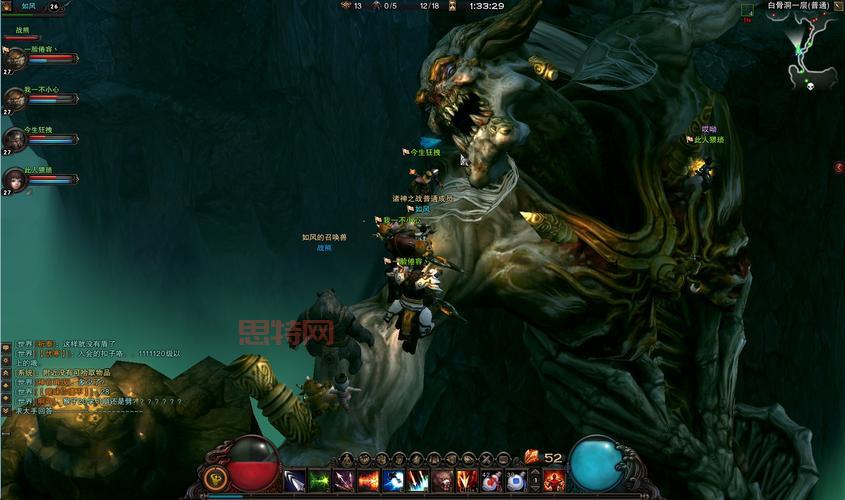Activate the blue leaping figure skill
Image resolution: width=845 pixels, height=500 pixels.
[393, 481]
